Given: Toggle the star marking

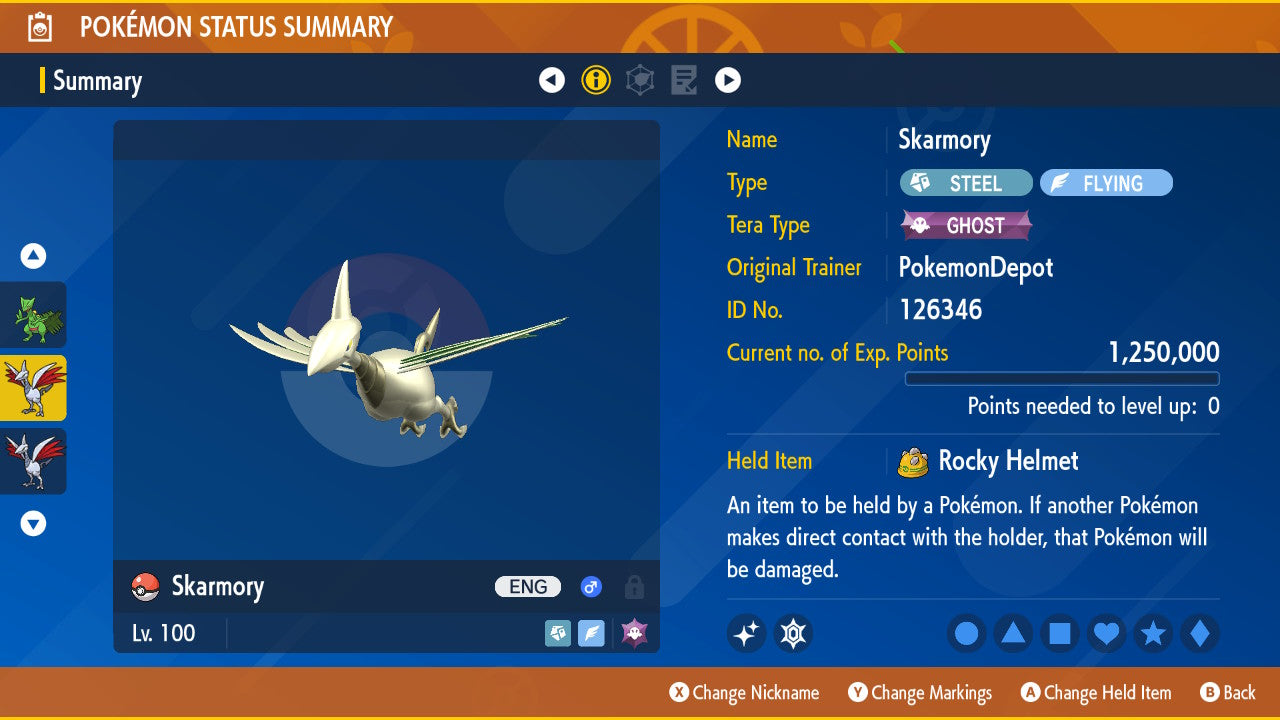Looking at the screenshot, I should [1153, 634].
